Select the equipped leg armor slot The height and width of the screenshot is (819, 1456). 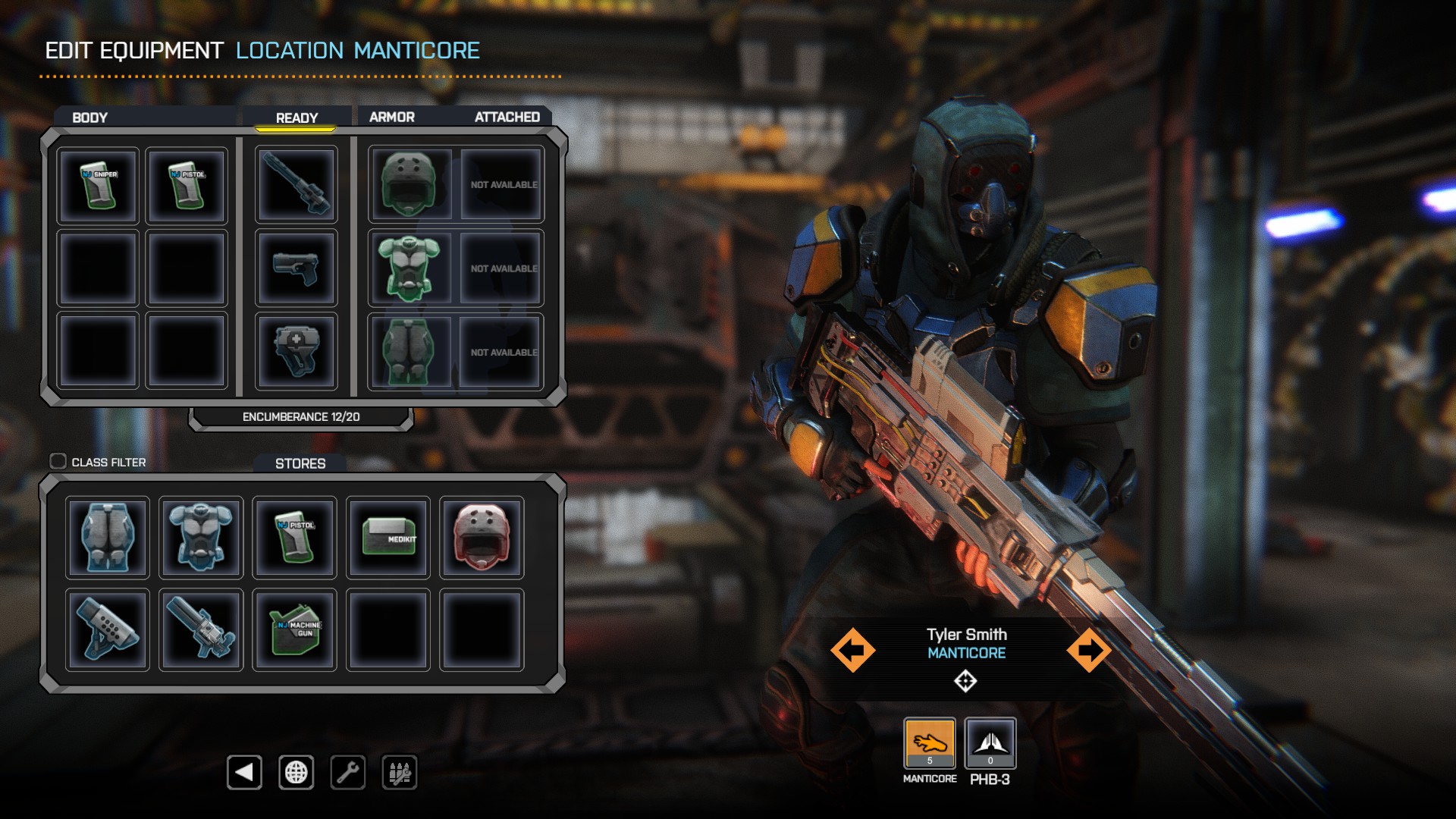click(409, 352)
